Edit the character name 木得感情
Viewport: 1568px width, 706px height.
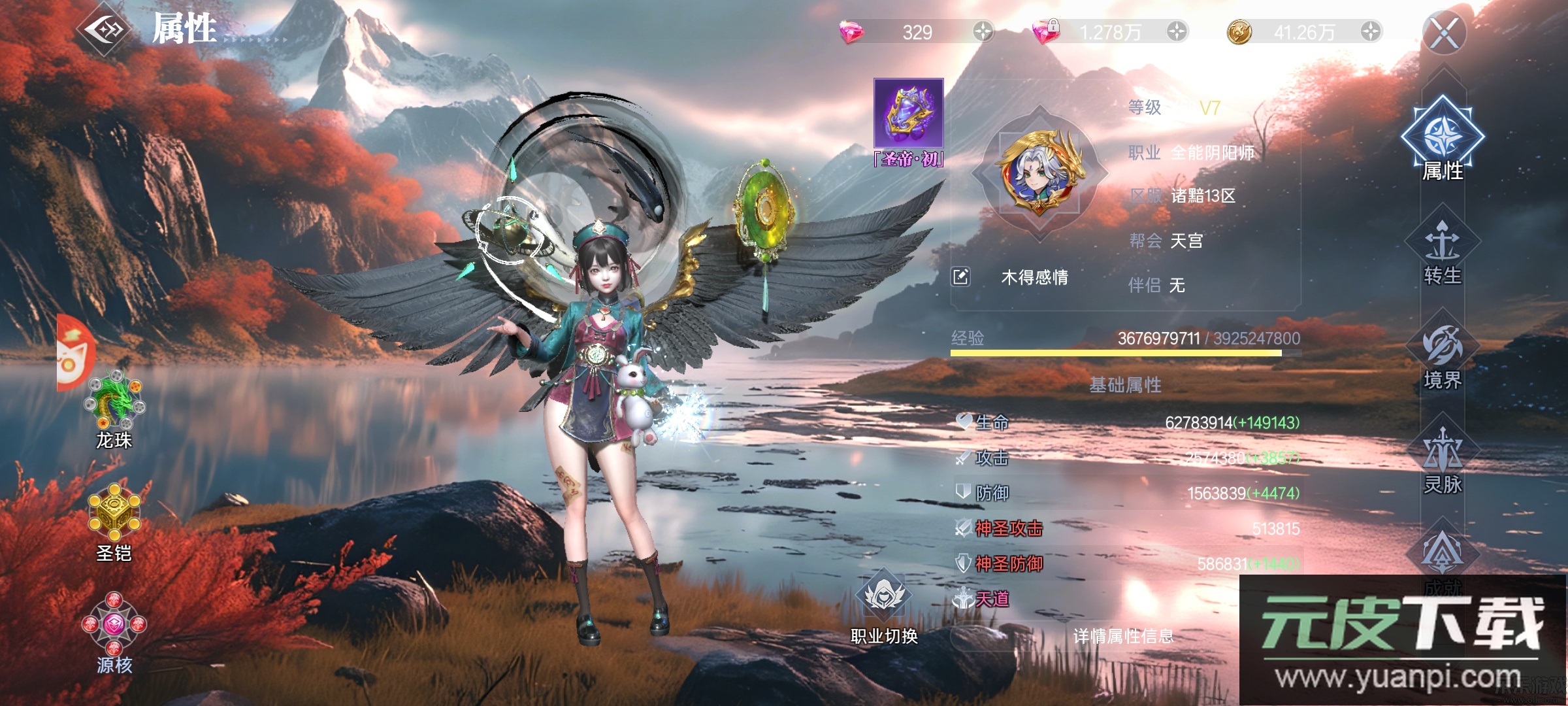(x=960, y=277)
